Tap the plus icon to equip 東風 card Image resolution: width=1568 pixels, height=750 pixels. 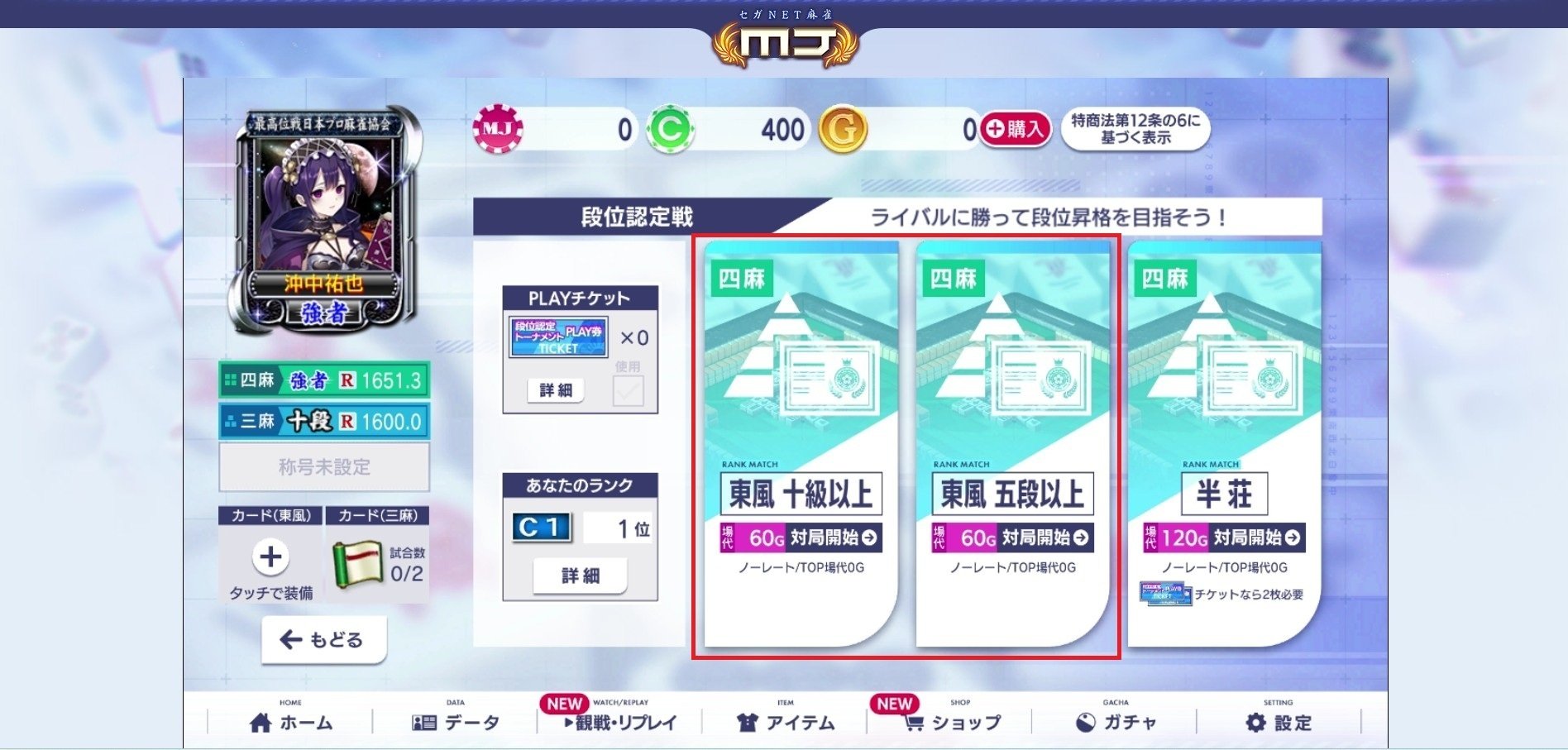click(x=270, y=557)
